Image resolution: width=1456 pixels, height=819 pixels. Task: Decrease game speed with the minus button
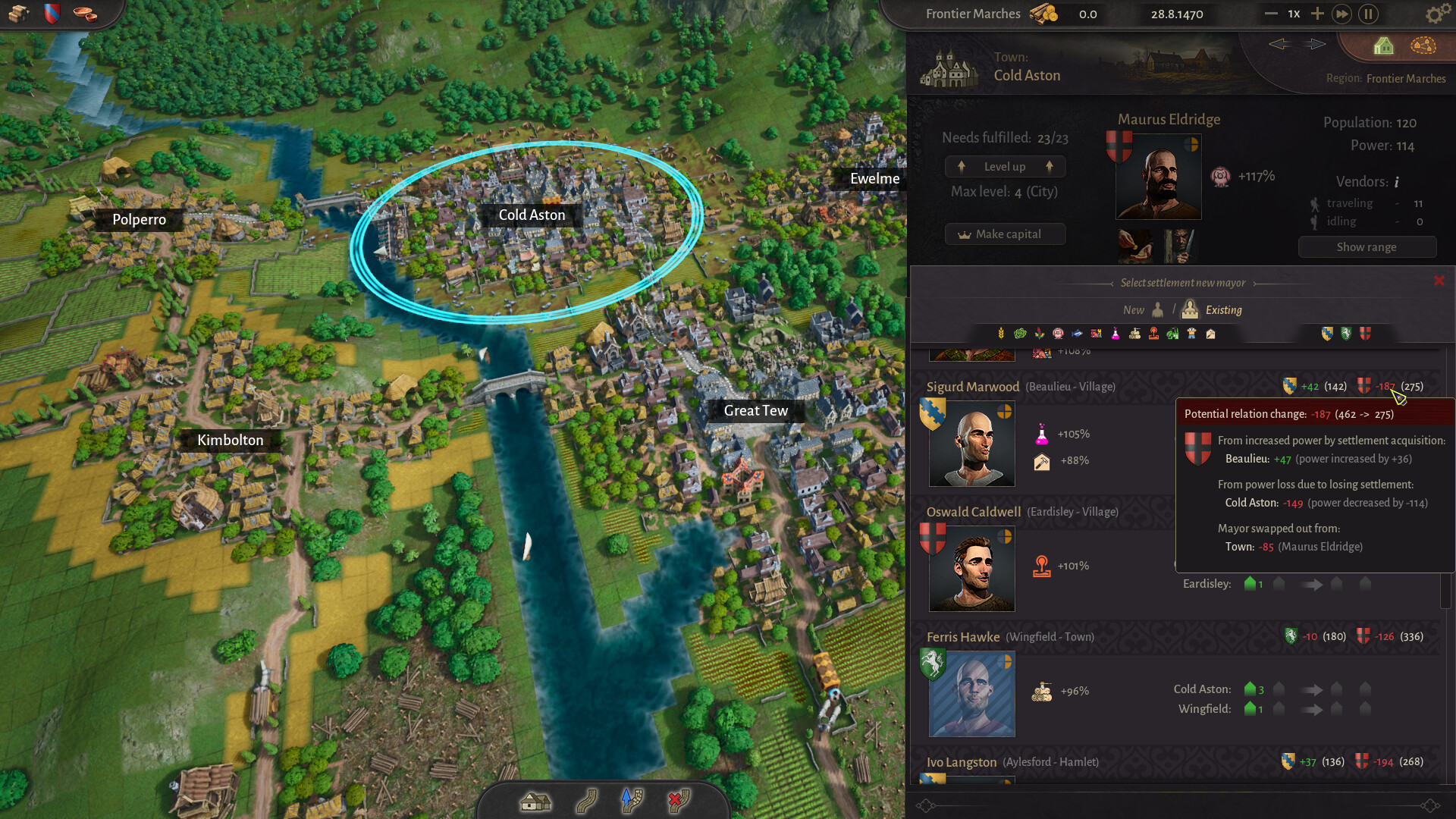(1271, 14)
